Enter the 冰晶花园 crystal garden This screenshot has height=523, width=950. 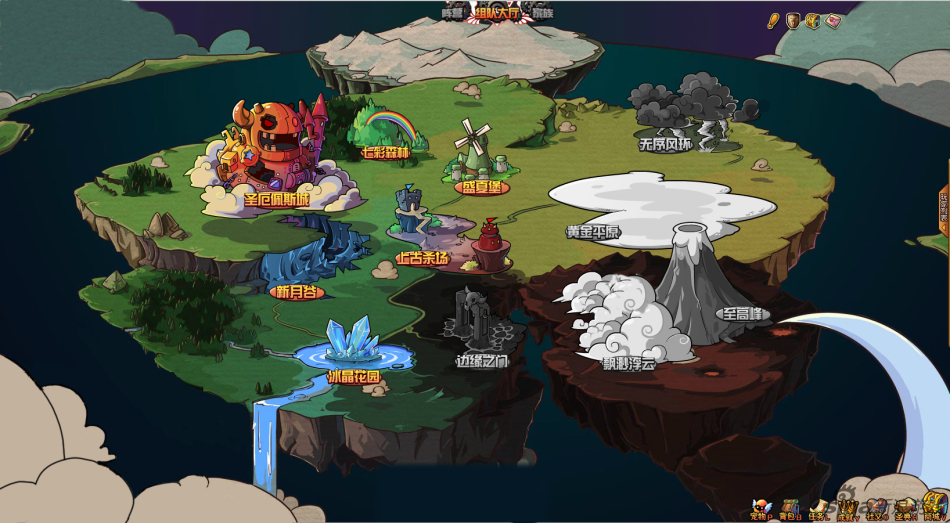coord(354,377)
